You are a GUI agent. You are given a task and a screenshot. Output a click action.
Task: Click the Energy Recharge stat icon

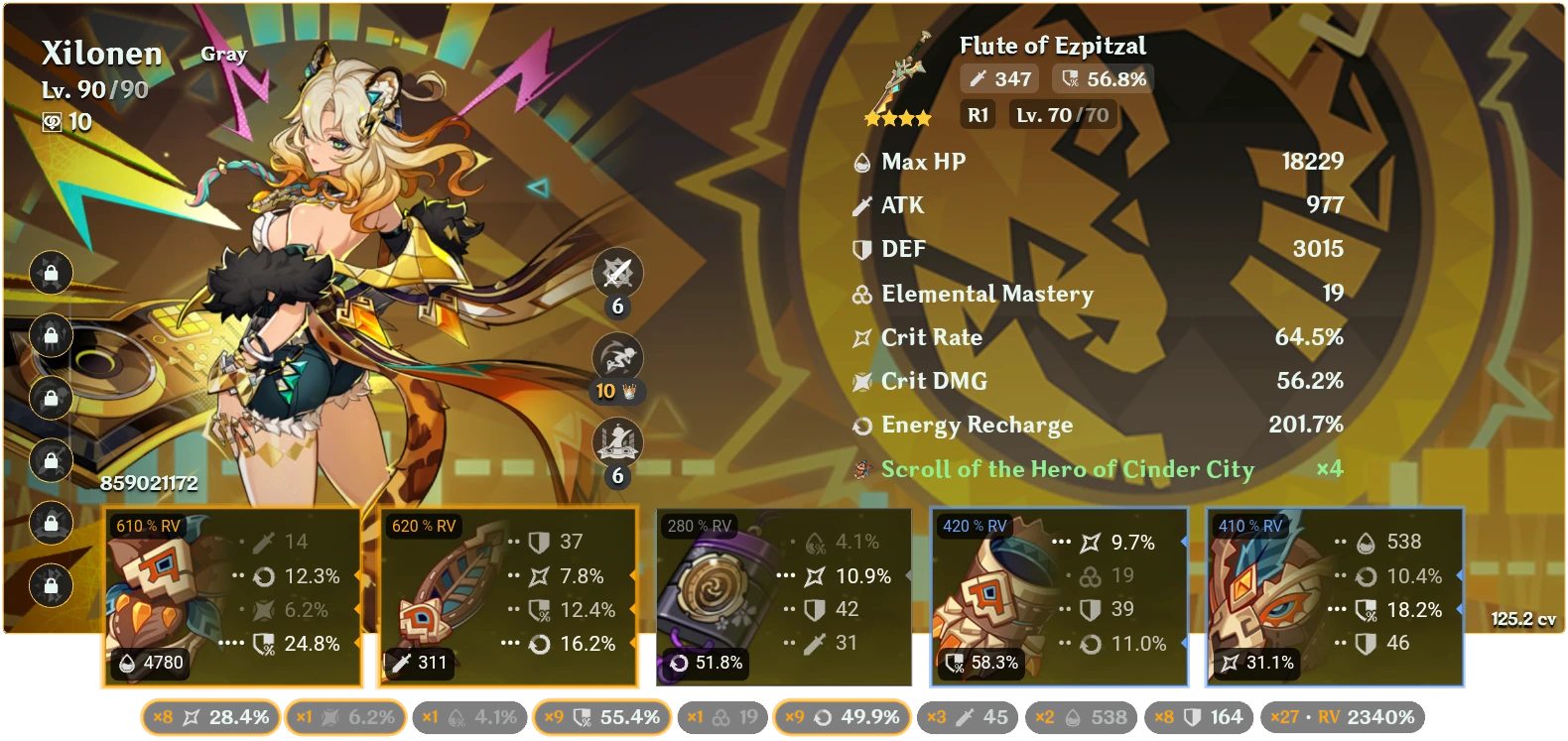(x=859, y=426)
